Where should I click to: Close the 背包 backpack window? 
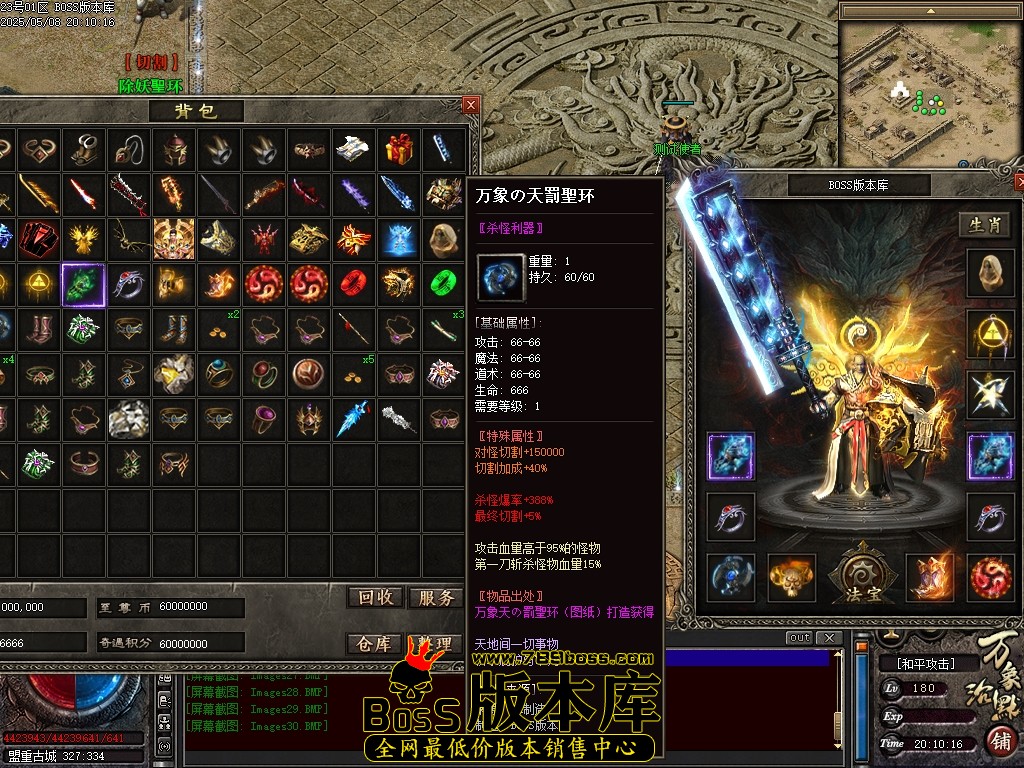click(x=471, y=105)
